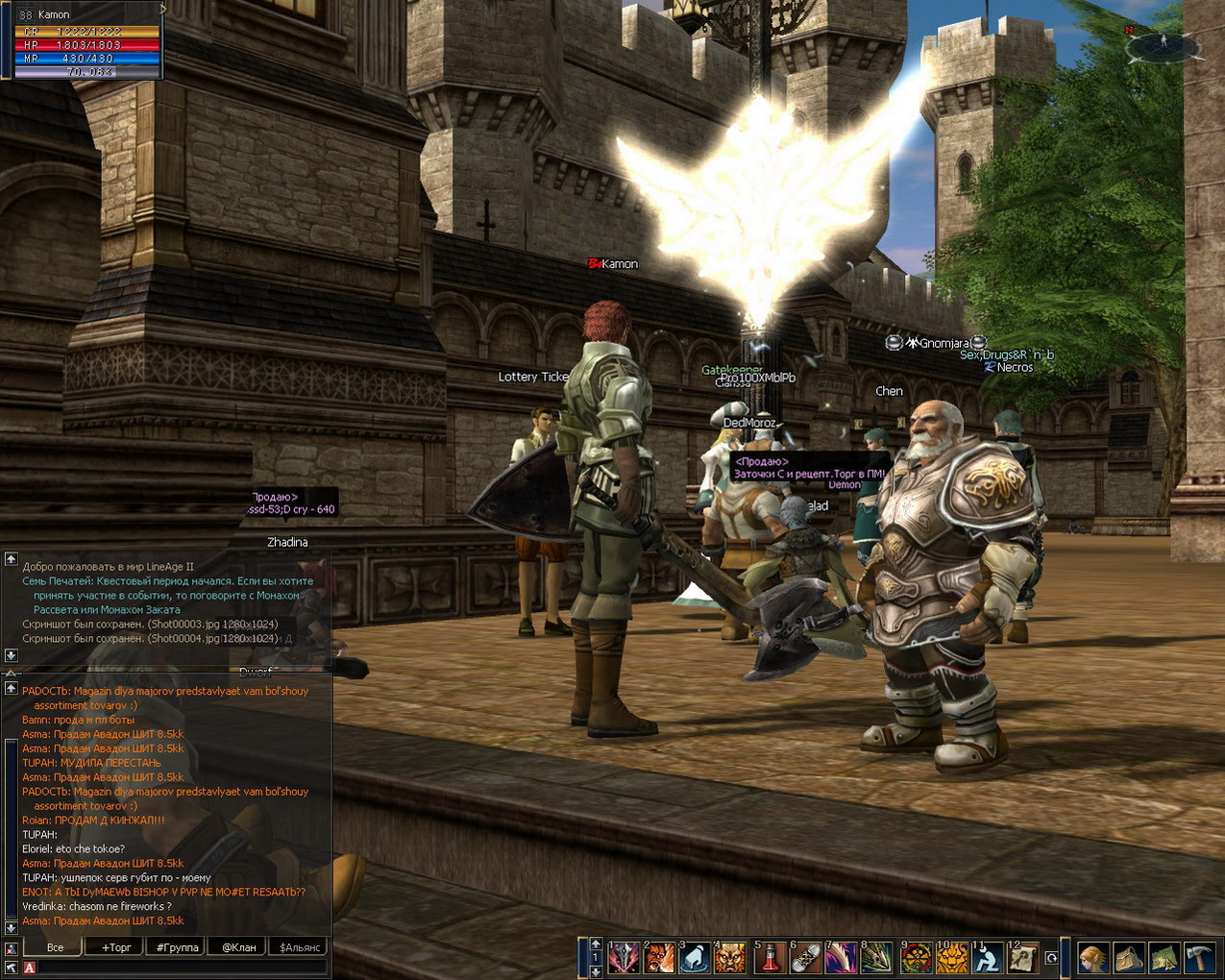Activate the sit/stand action in slot 11
The width and height of the screenshot is (1225, 980).
(987, 957)
